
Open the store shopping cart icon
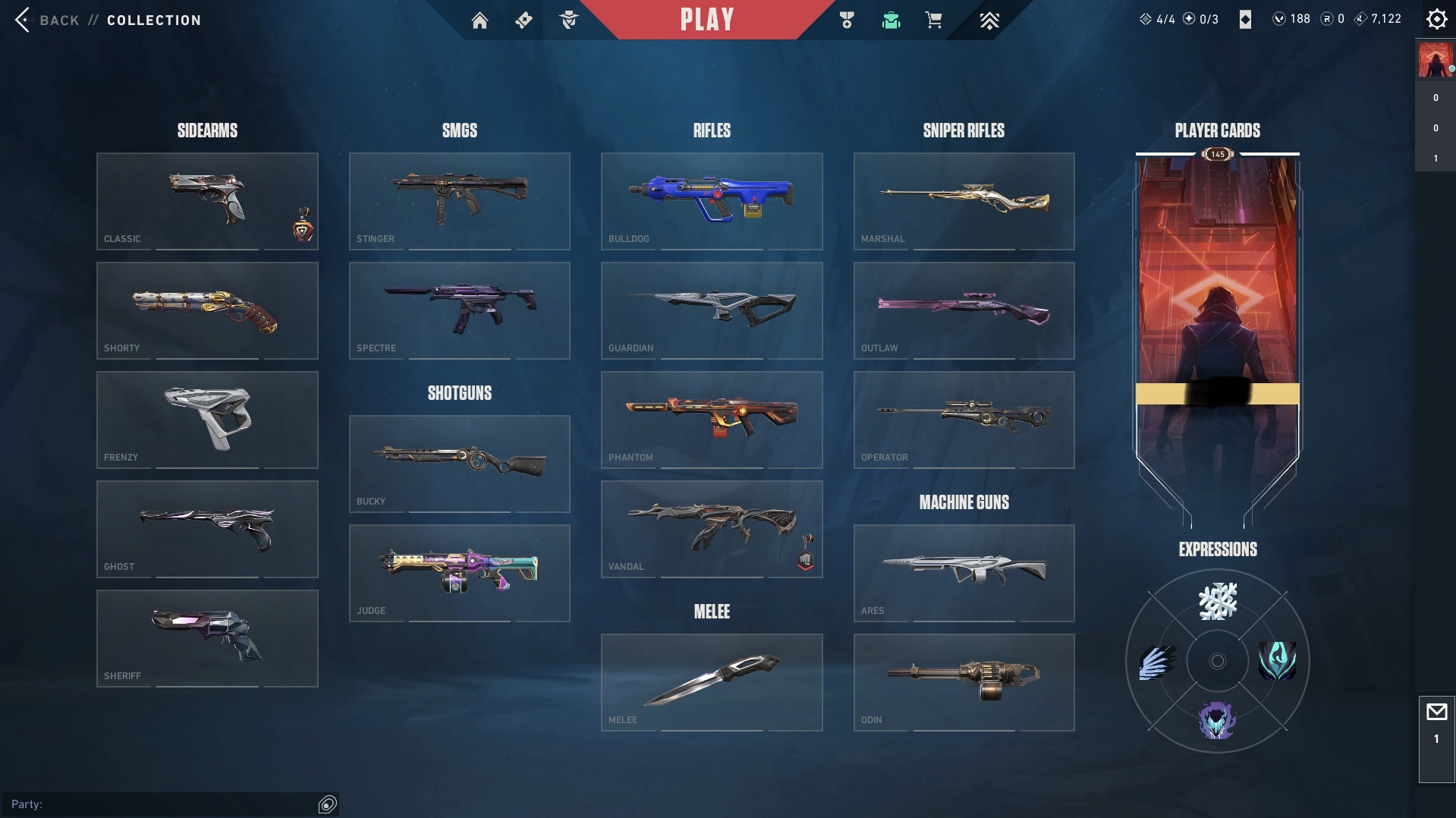tap(933, 20)
